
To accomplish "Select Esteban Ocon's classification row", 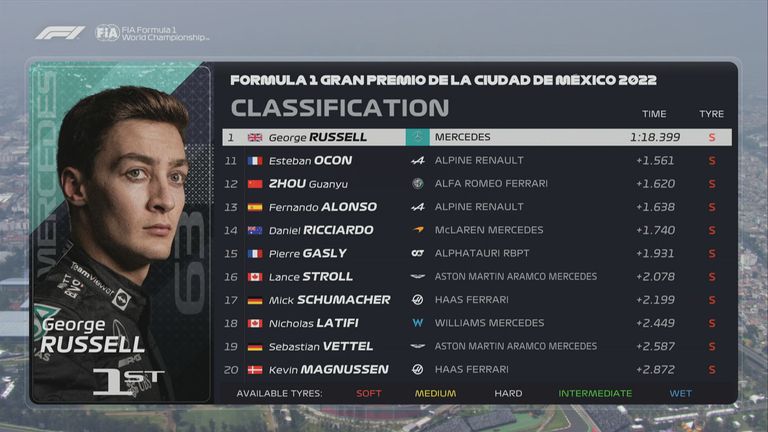I will point(476,160).
